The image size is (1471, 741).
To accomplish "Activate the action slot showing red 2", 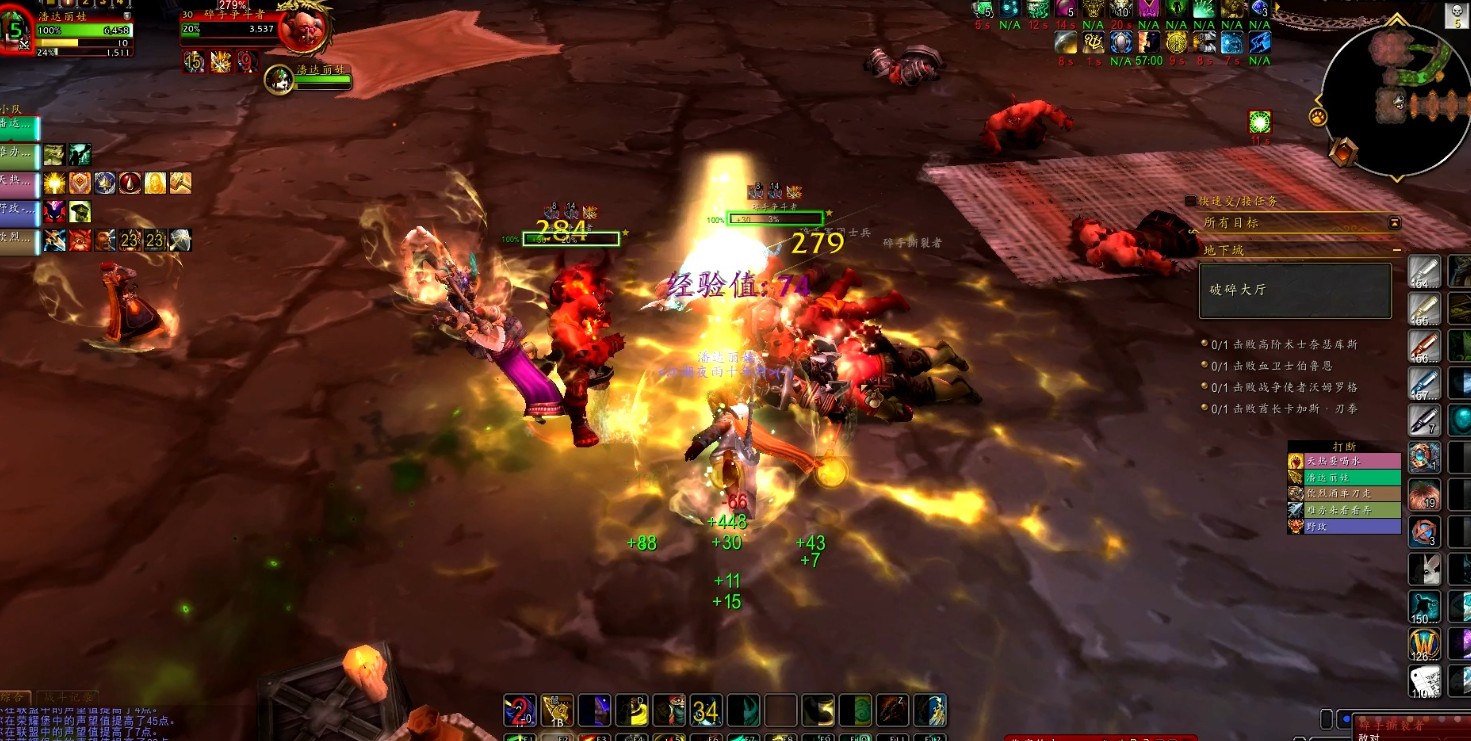I will pos(517,710).
